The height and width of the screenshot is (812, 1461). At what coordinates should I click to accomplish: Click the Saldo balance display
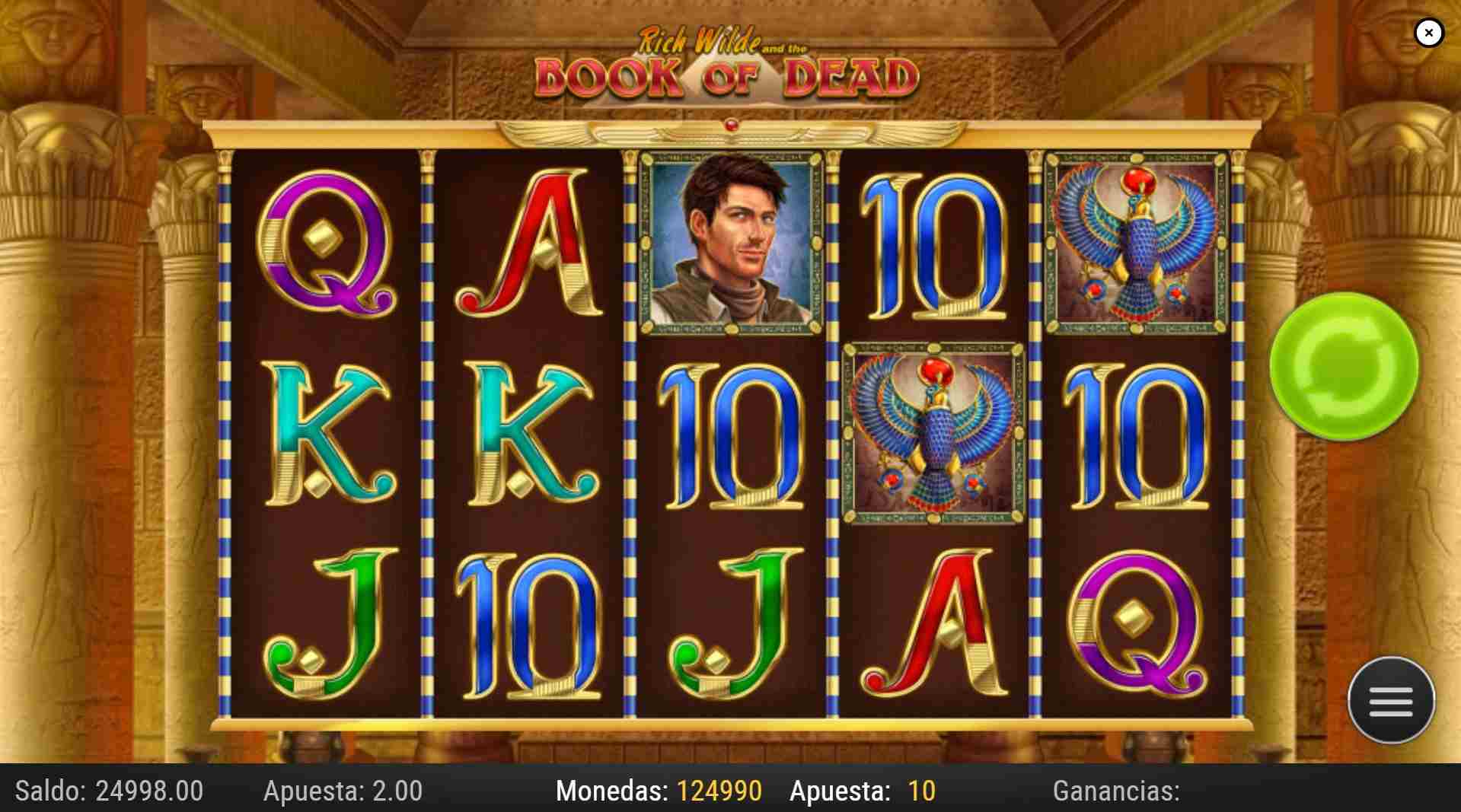pyautogui.click(x=107, y=791)
